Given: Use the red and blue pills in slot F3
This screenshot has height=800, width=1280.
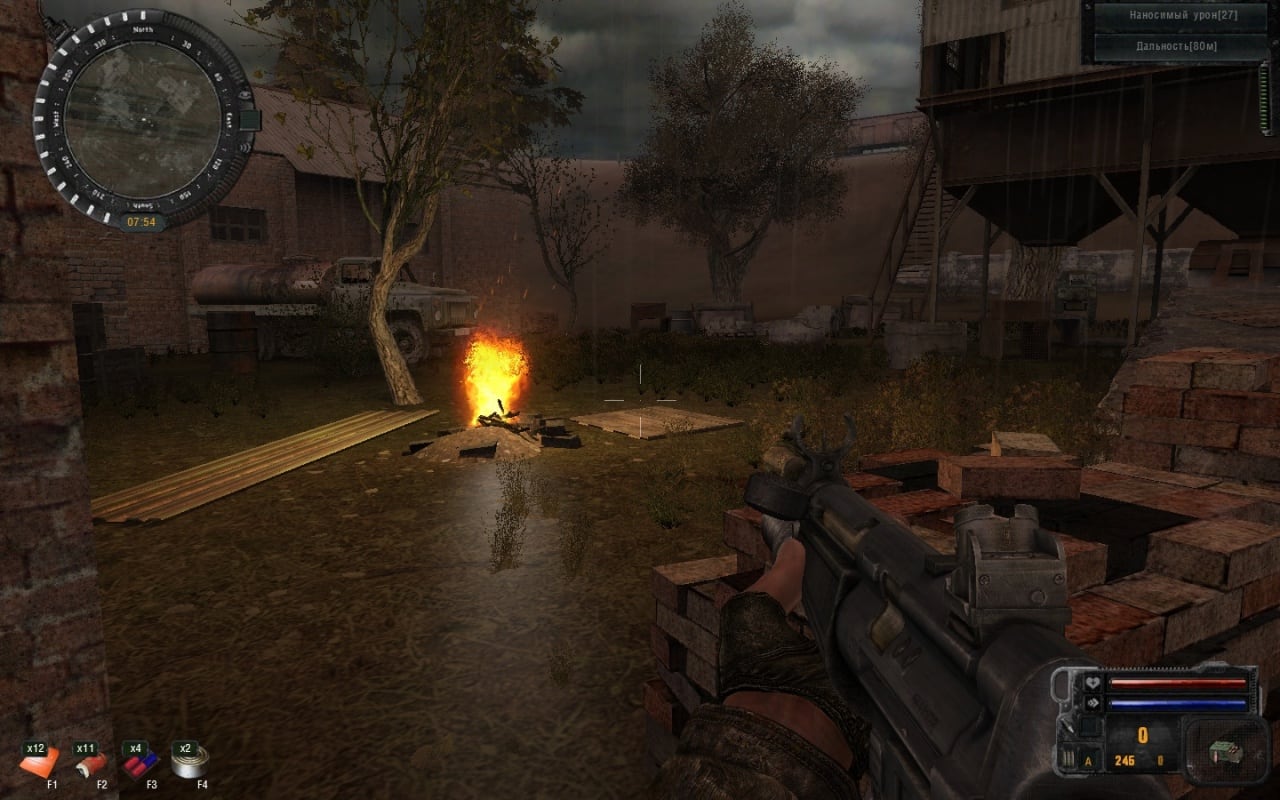Looking at the screenshot, I should pos(138,765).
